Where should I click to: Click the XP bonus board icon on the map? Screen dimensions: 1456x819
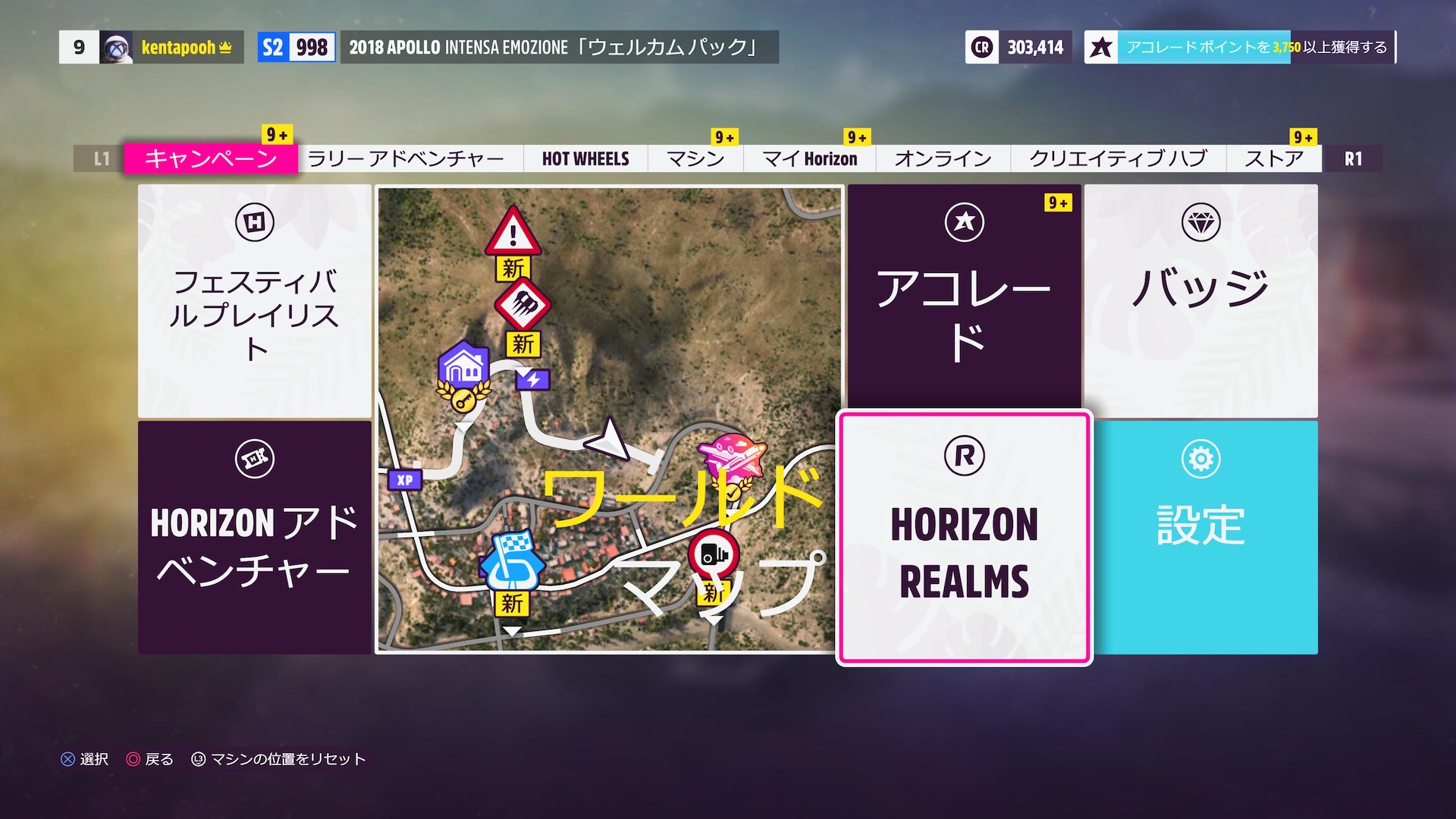tap(404, 481)
